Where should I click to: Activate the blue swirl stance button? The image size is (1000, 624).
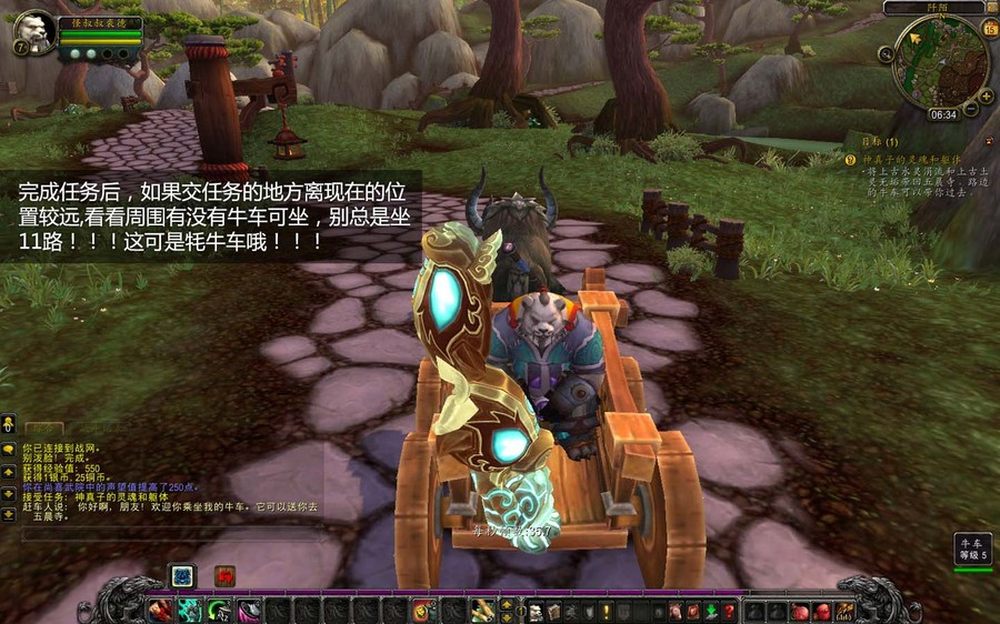click(x=181, y=576)
